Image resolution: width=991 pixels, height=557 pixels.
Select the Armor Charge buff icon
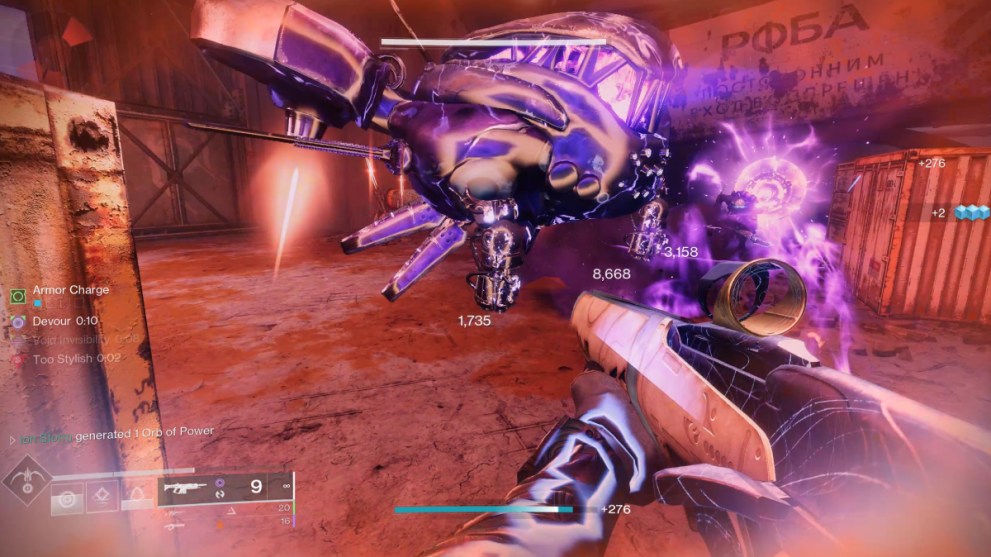click(x=18, y=296)
